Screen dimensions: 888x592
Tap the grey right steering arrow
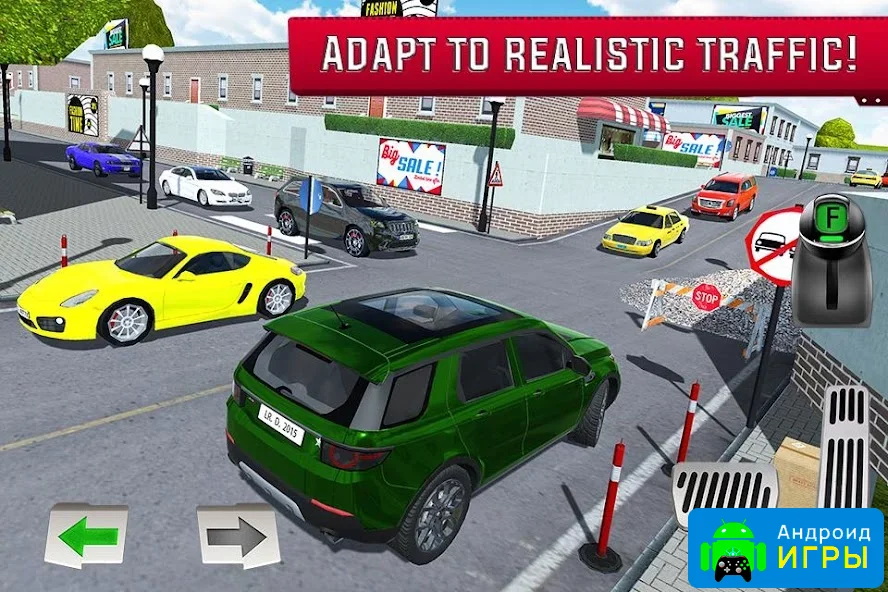tap(237, 536)
